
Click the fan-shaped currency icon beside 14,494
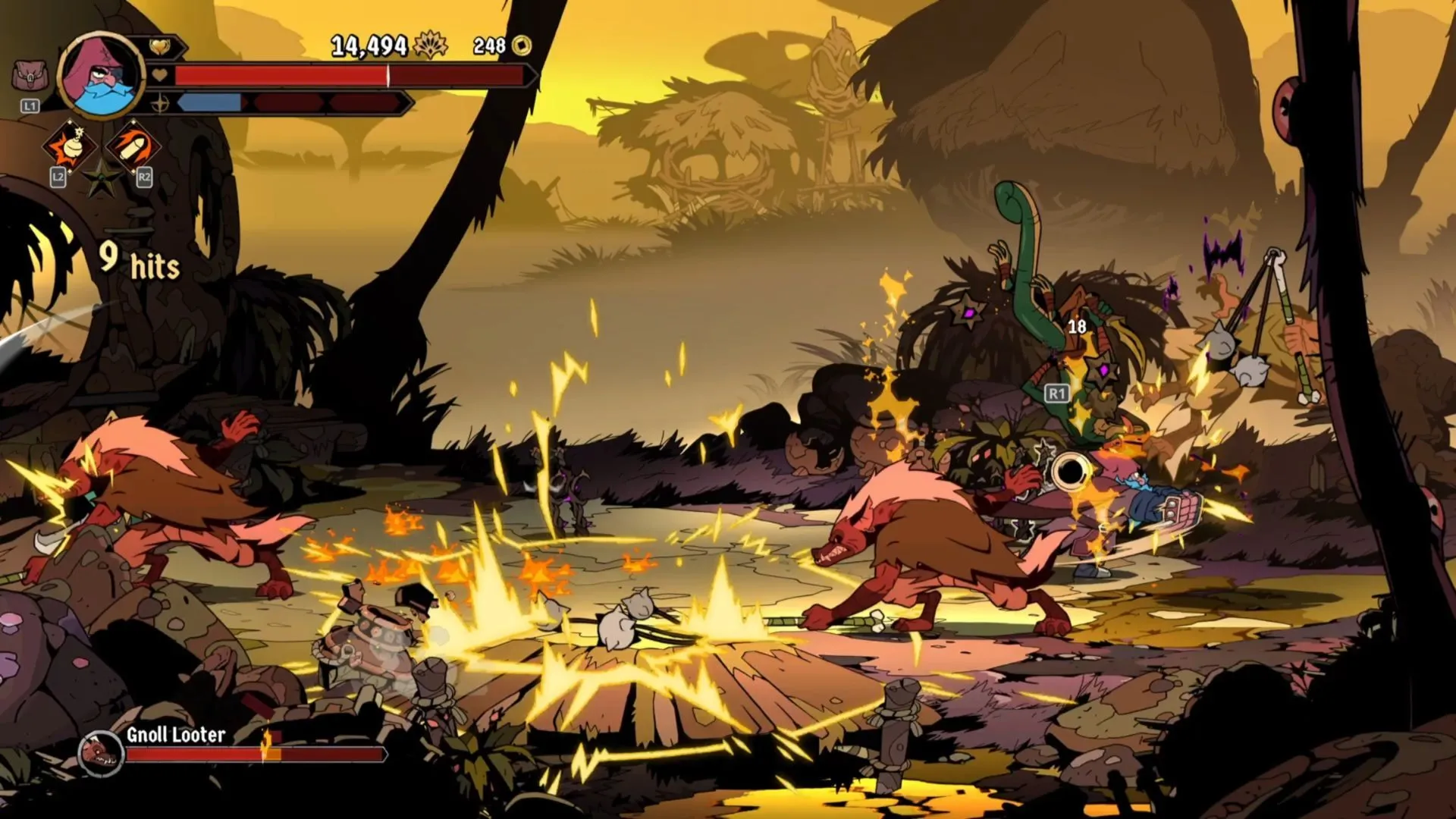[431, 45]
